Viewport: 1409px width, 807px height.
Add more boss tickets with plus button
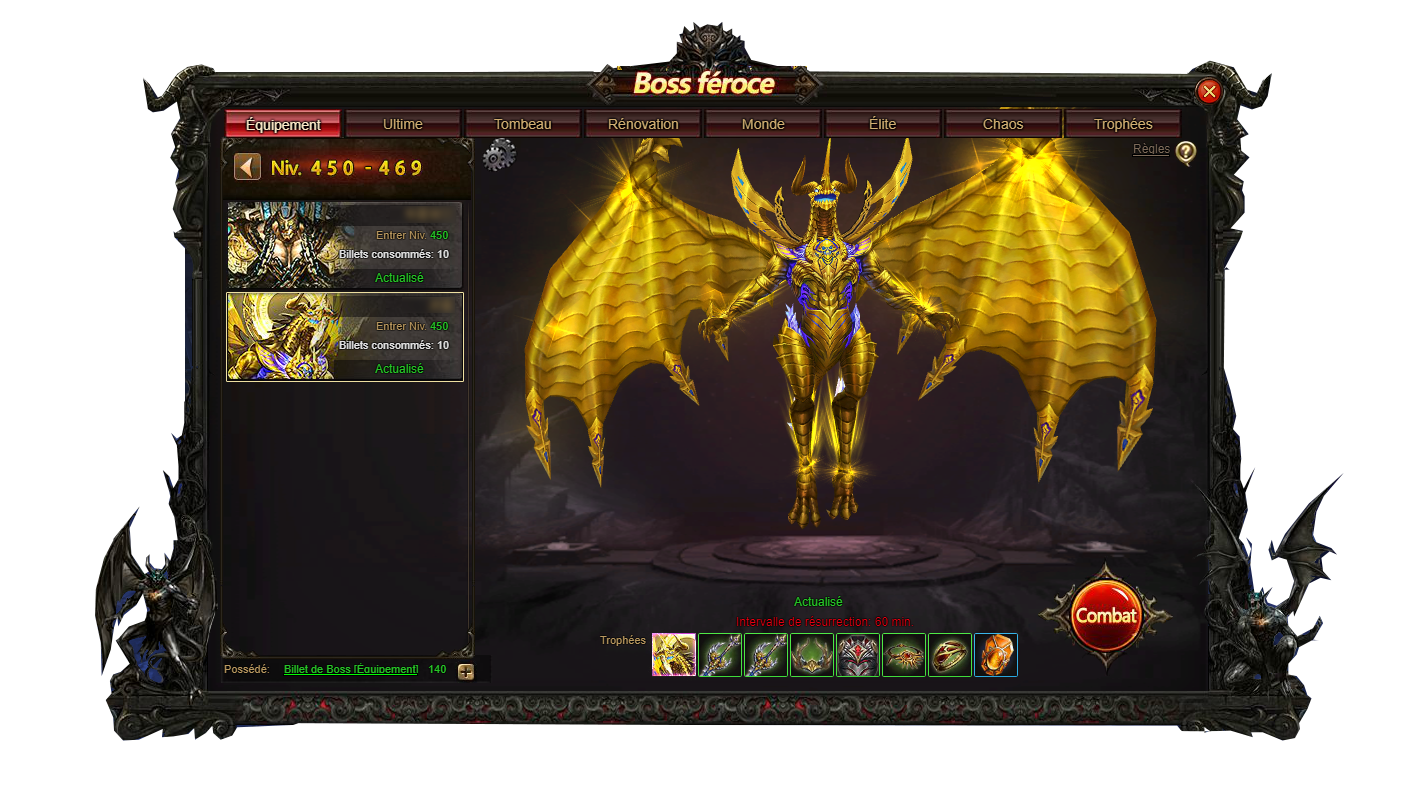(x=466, y=671)
